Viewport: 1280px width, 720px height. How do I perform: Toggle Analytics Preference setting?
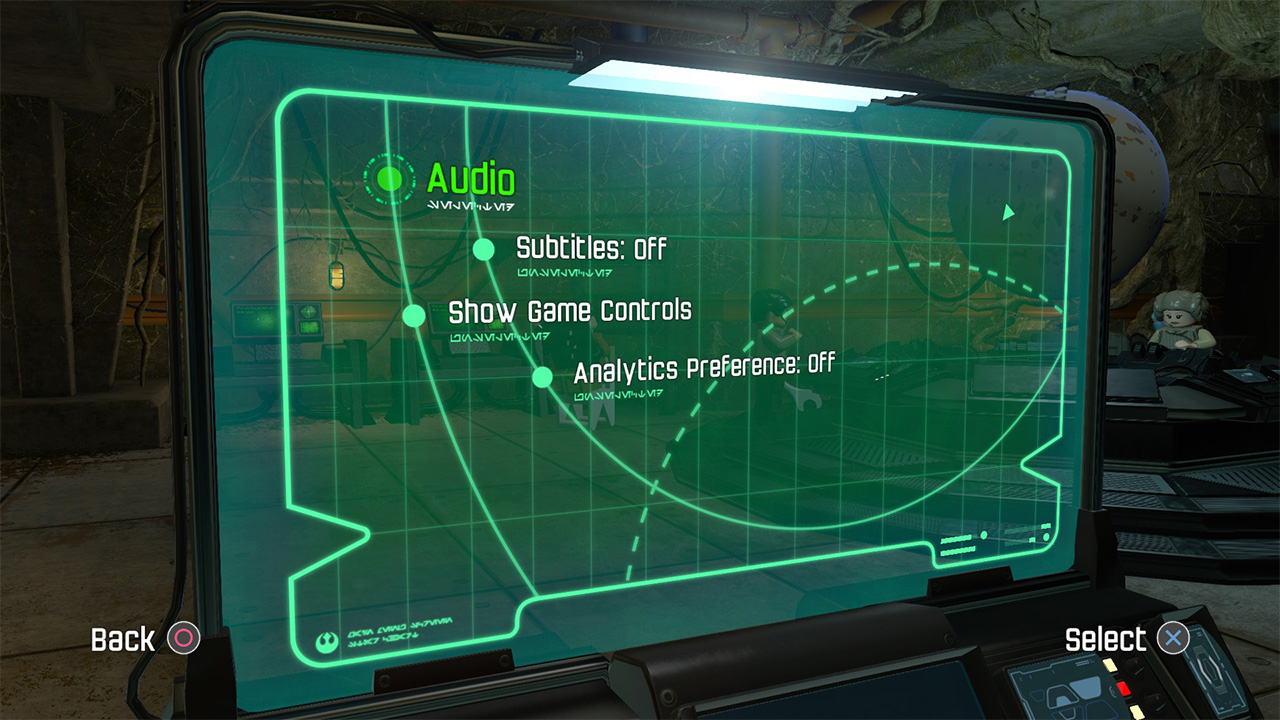point(703,368)
